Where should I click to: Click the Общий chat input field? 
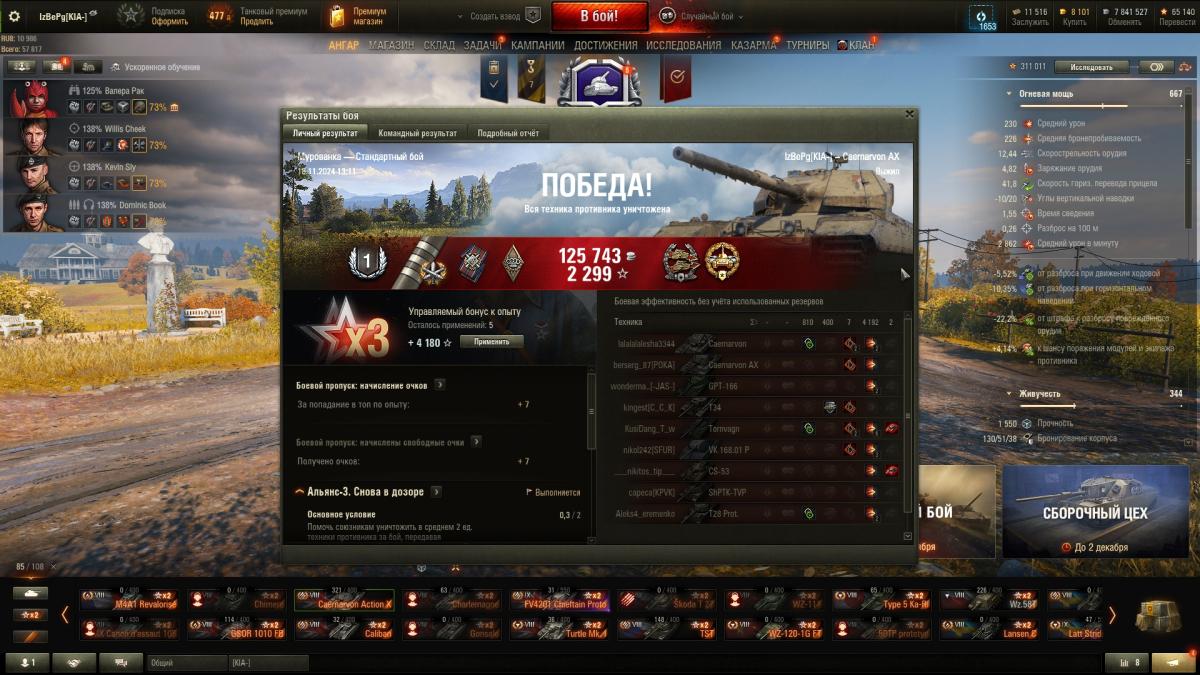[x=186, y=662]
